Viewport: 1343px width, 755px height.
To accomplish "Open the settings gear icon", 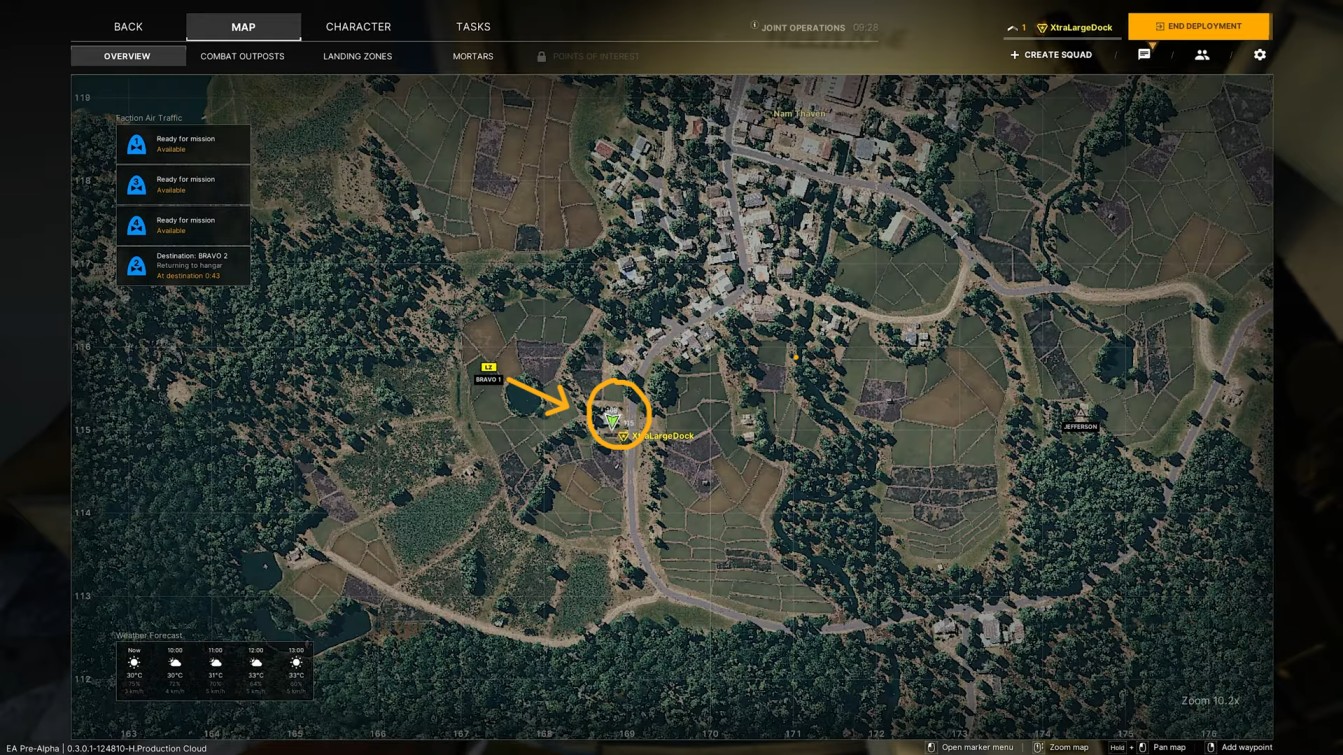I will pyautogui.click(x=1260, y=55).
